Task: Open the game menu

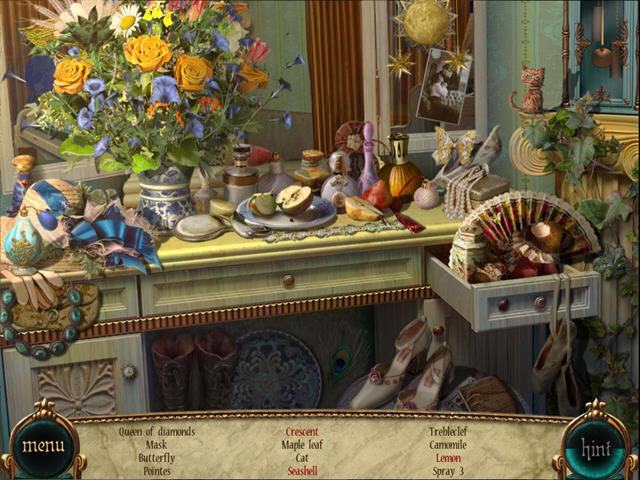Action: point(43,445)
